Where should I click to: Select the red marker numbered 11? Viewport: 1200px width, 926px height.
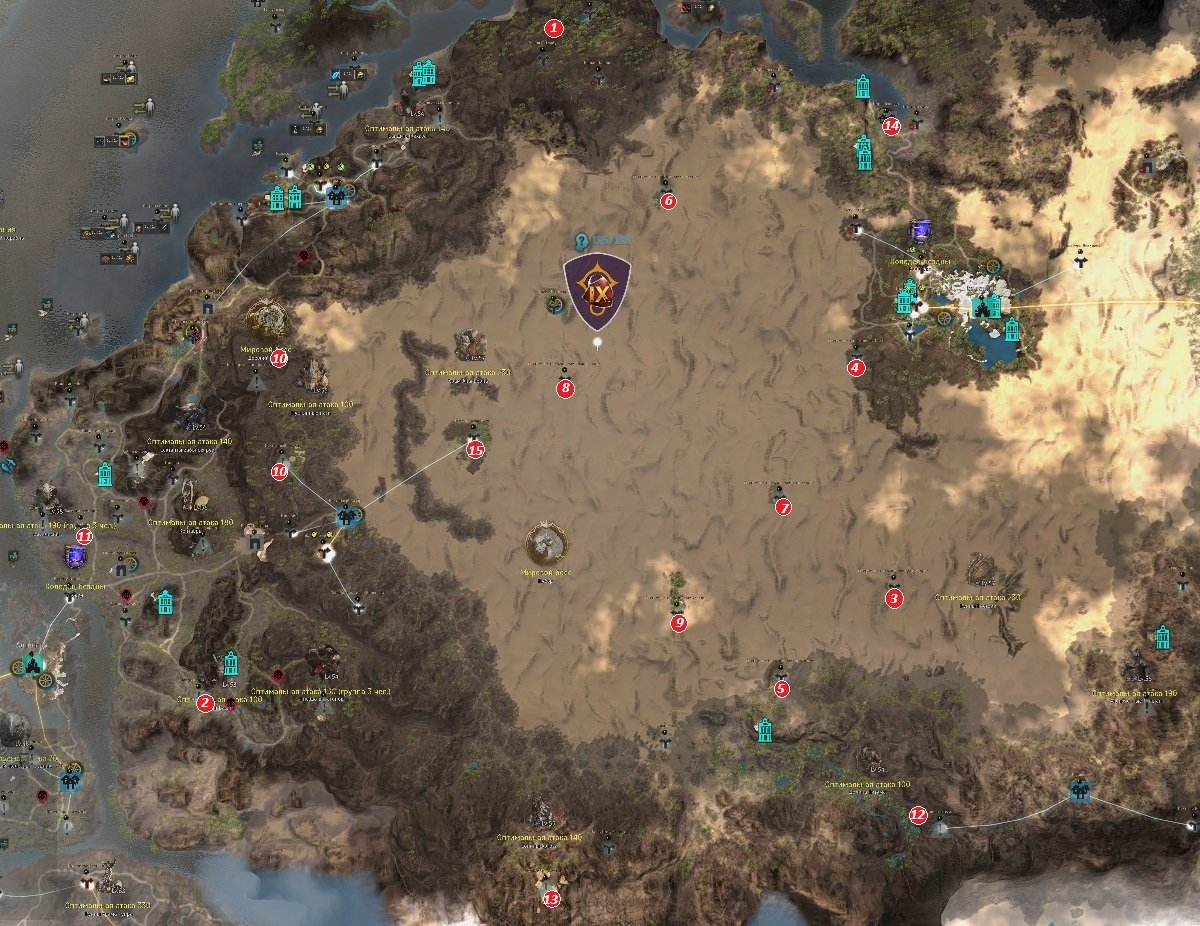coord(85,537)
